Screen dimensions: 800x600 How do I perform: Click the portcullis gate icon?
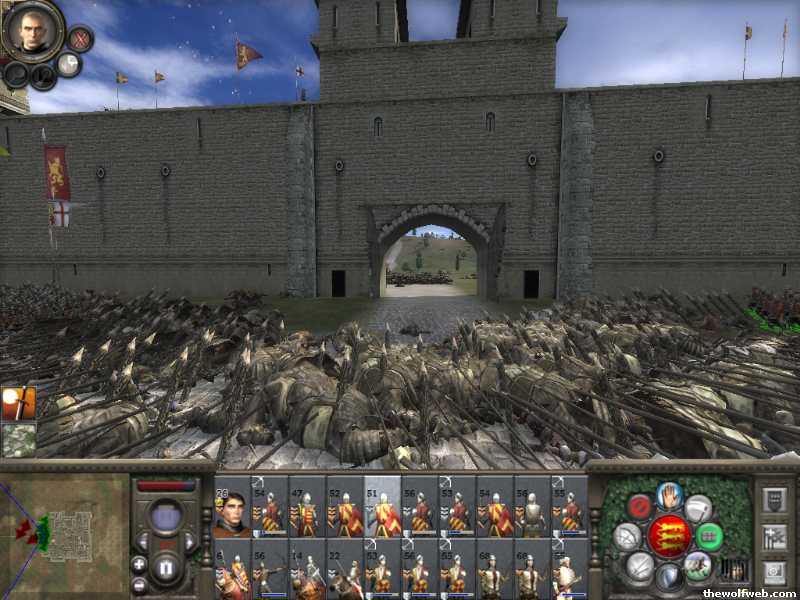pyautogui.click(x=733, y=570)
